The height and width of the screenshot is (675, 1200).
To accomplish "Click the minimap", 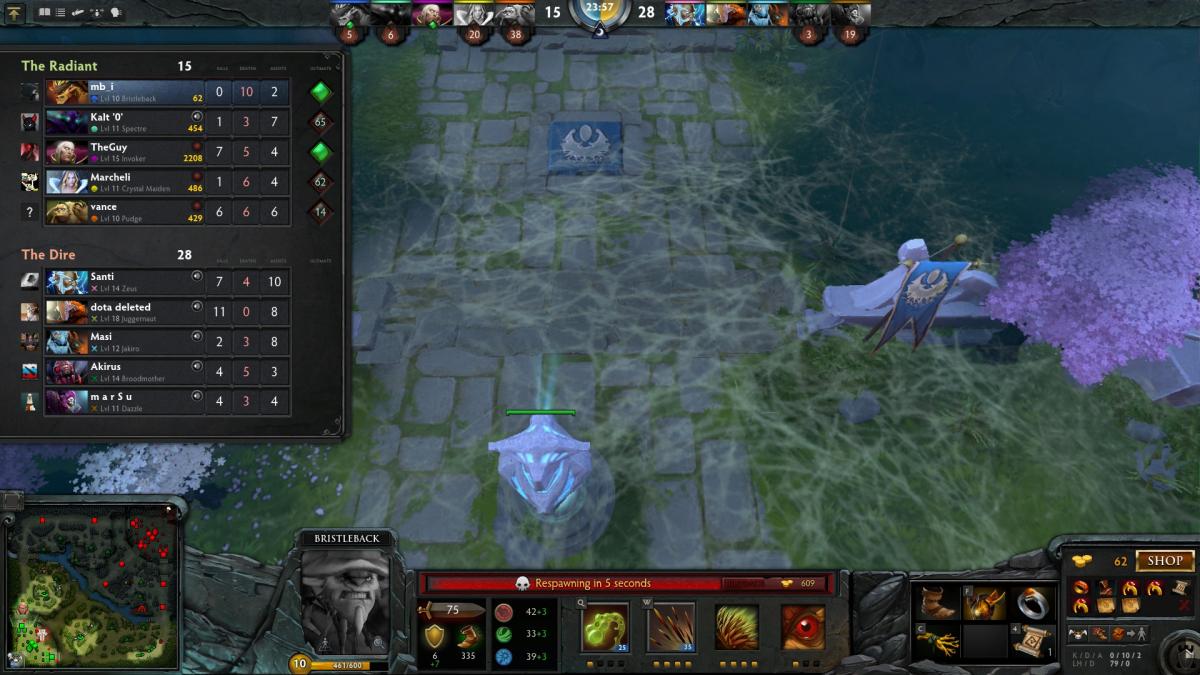I will (92, 585).
